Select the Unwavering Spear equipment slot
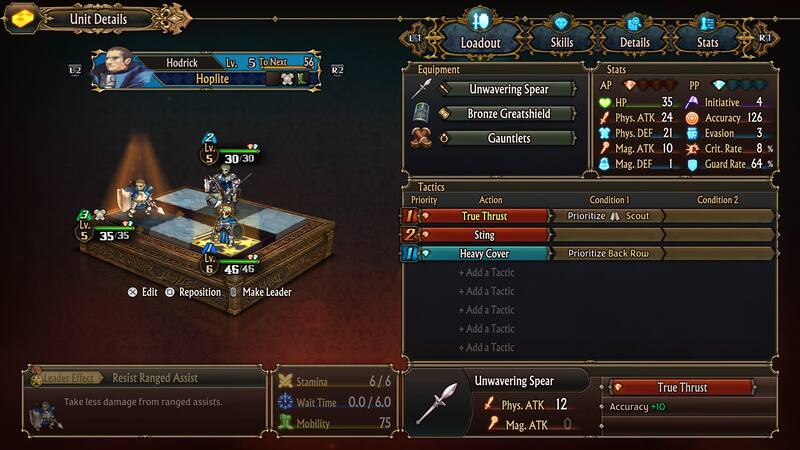 click(x=508, y=89)
